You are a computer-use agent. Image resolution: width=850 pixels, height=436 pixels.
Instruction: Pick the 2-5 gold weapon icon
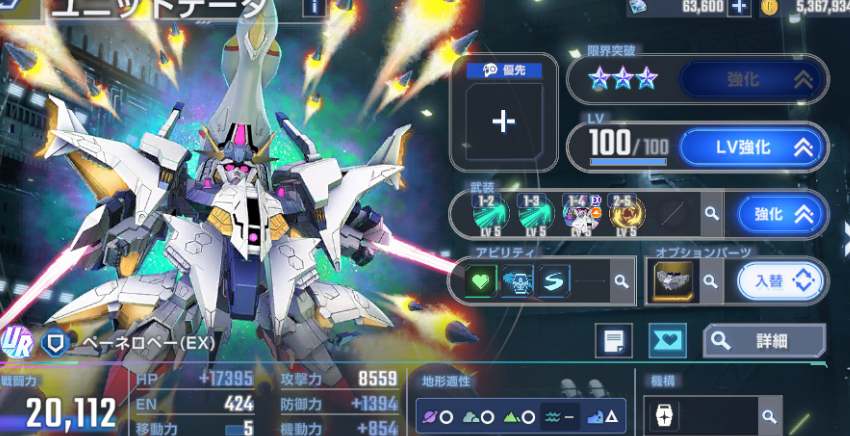[627, 212]
